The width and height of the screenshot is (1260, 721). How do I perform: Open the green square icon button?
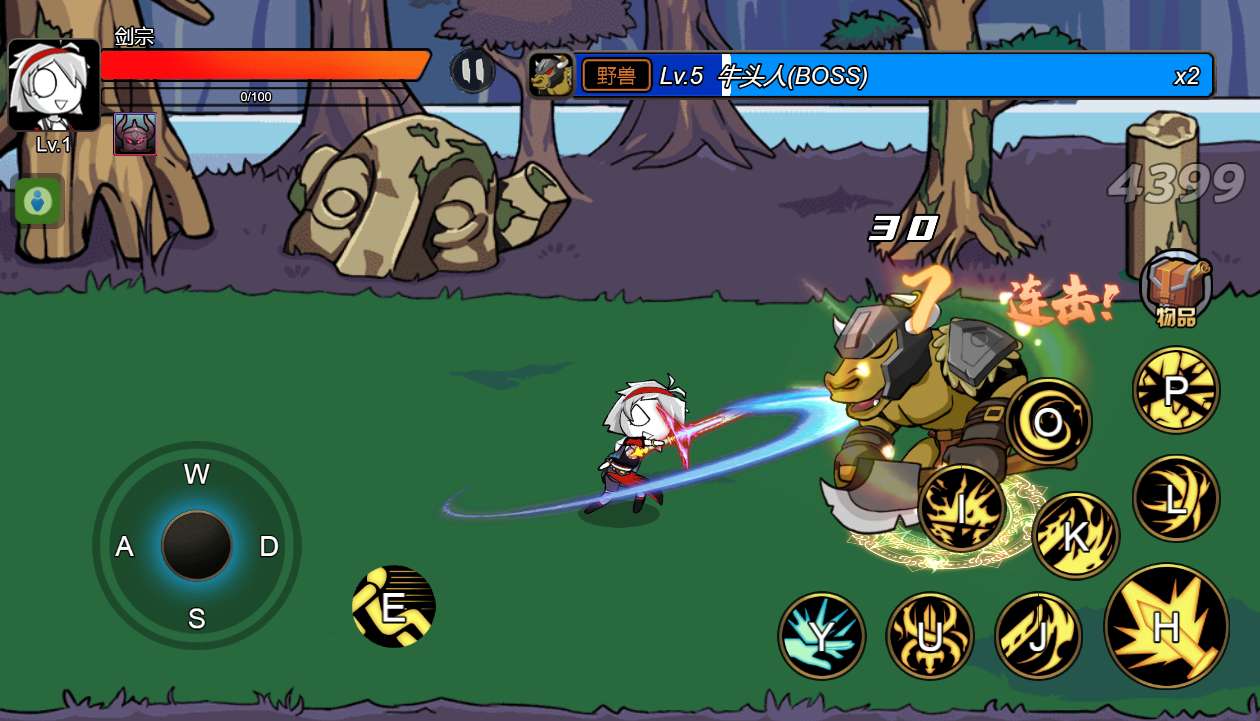(38, 201)
